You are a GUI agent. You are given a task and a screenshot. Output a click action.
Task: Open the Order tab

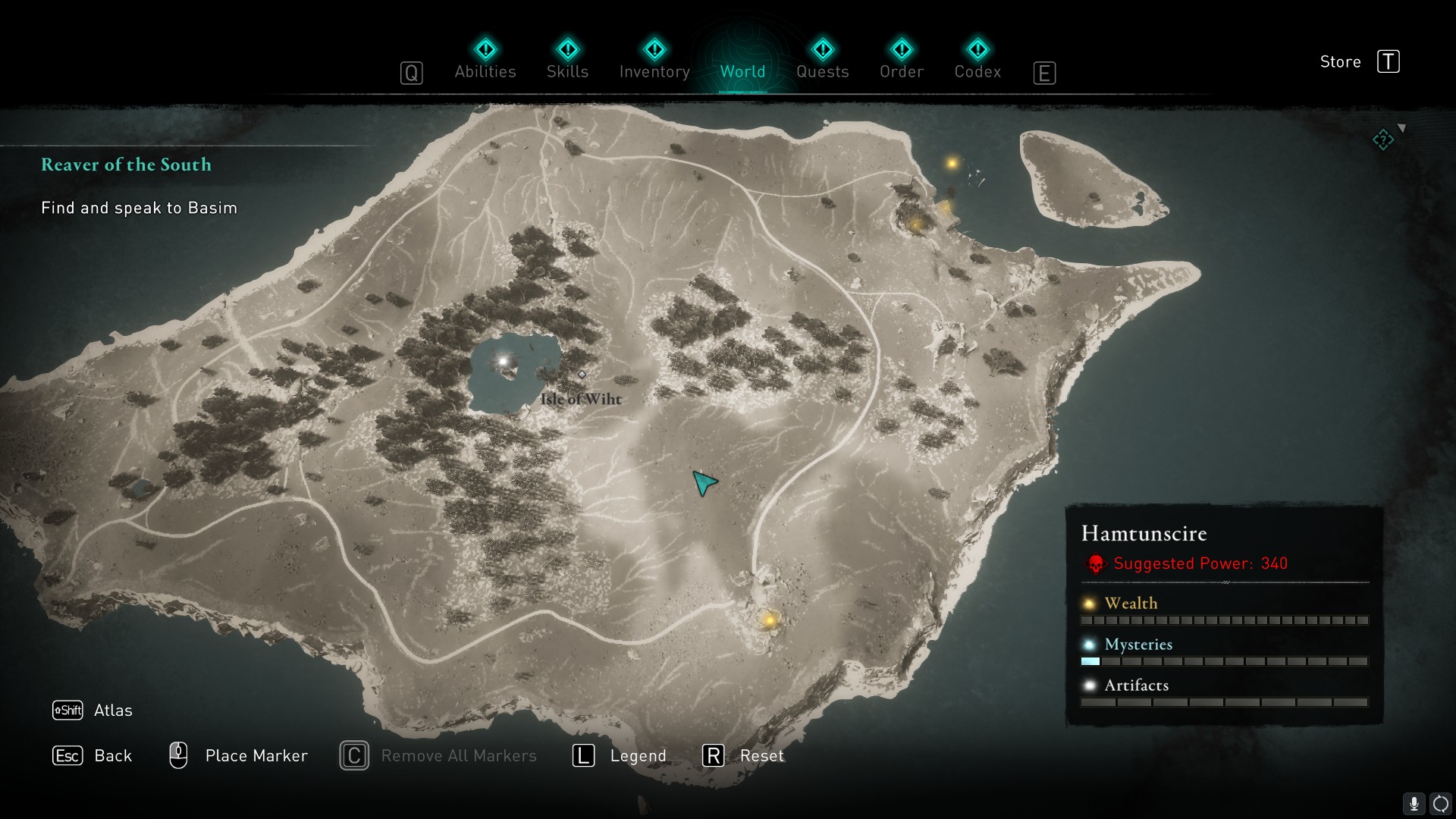click(901, 61)
